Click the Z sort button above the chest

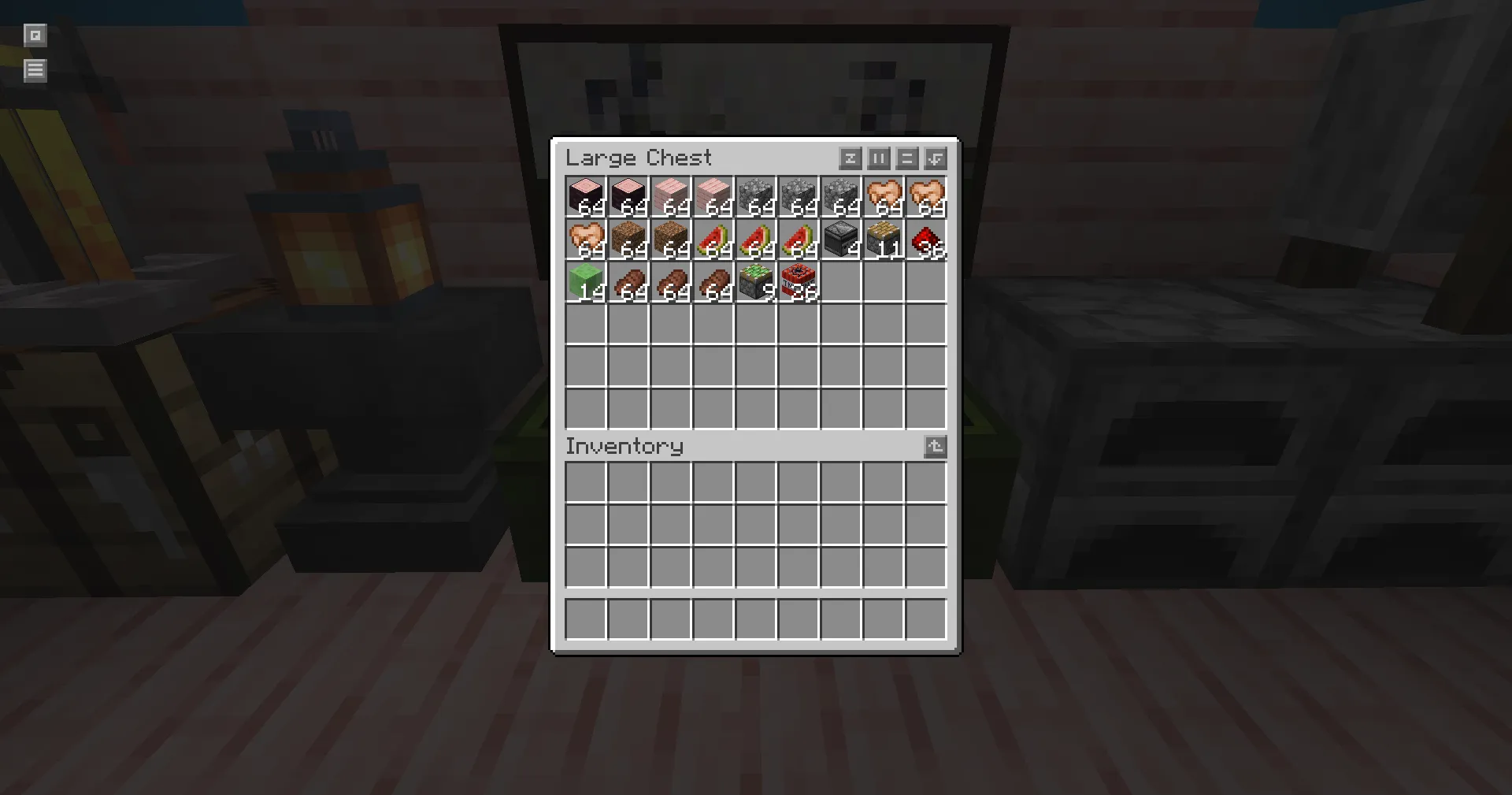(x=850, y=158)
